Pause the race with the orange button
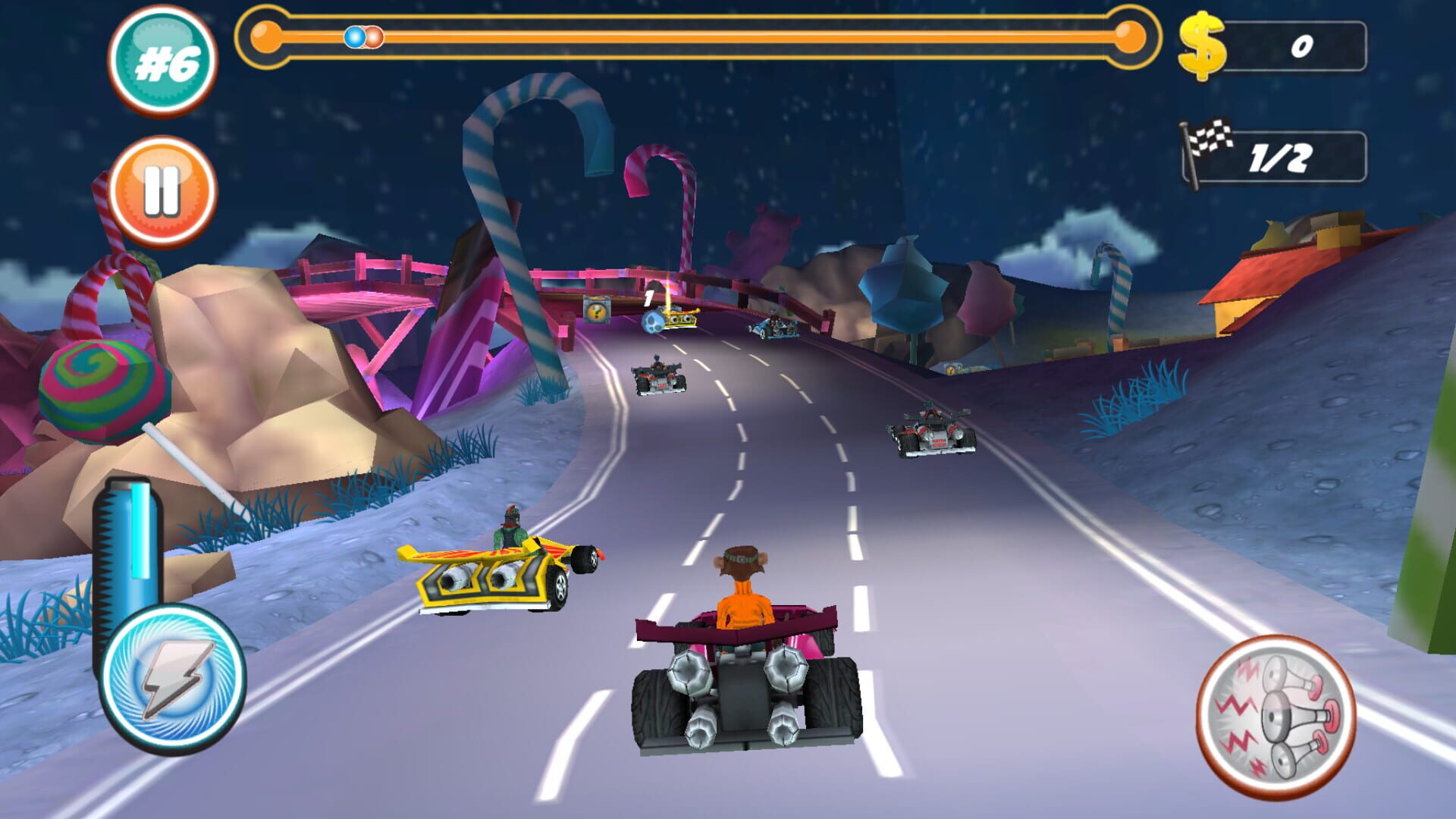 tap(162, 190)
